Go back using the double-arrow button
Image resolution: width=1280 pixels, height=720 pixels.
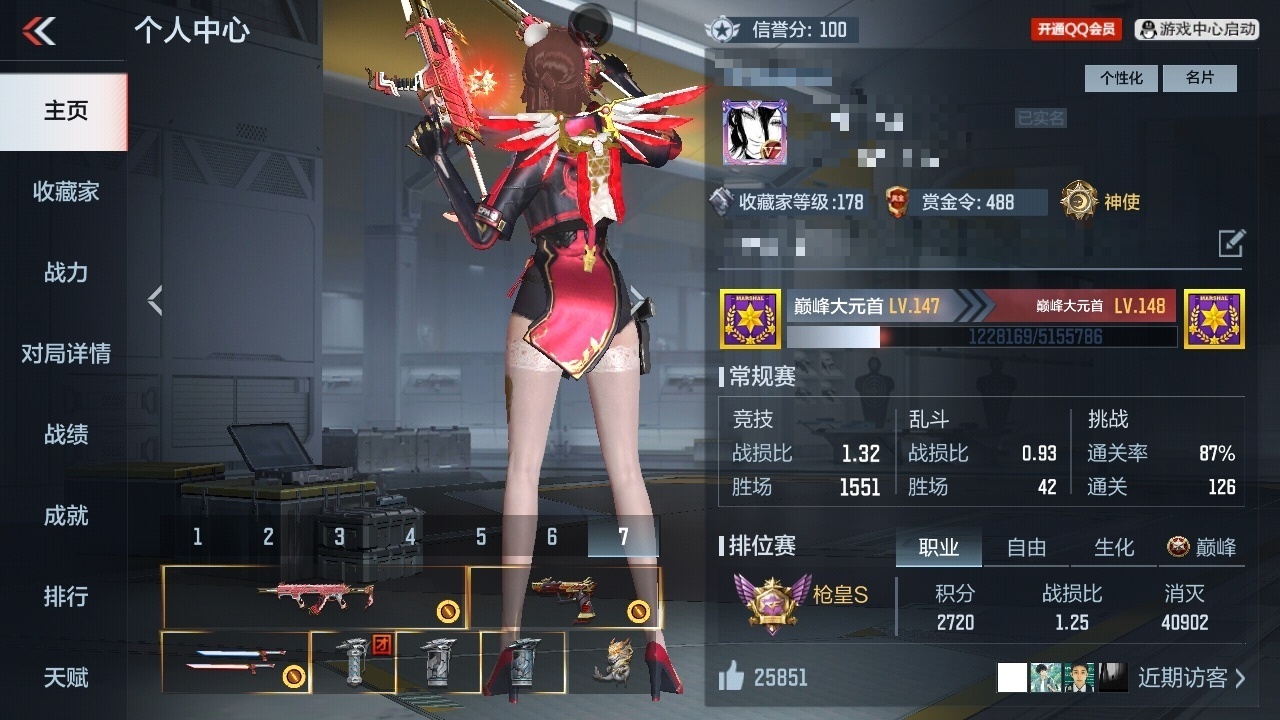[39, 31]
